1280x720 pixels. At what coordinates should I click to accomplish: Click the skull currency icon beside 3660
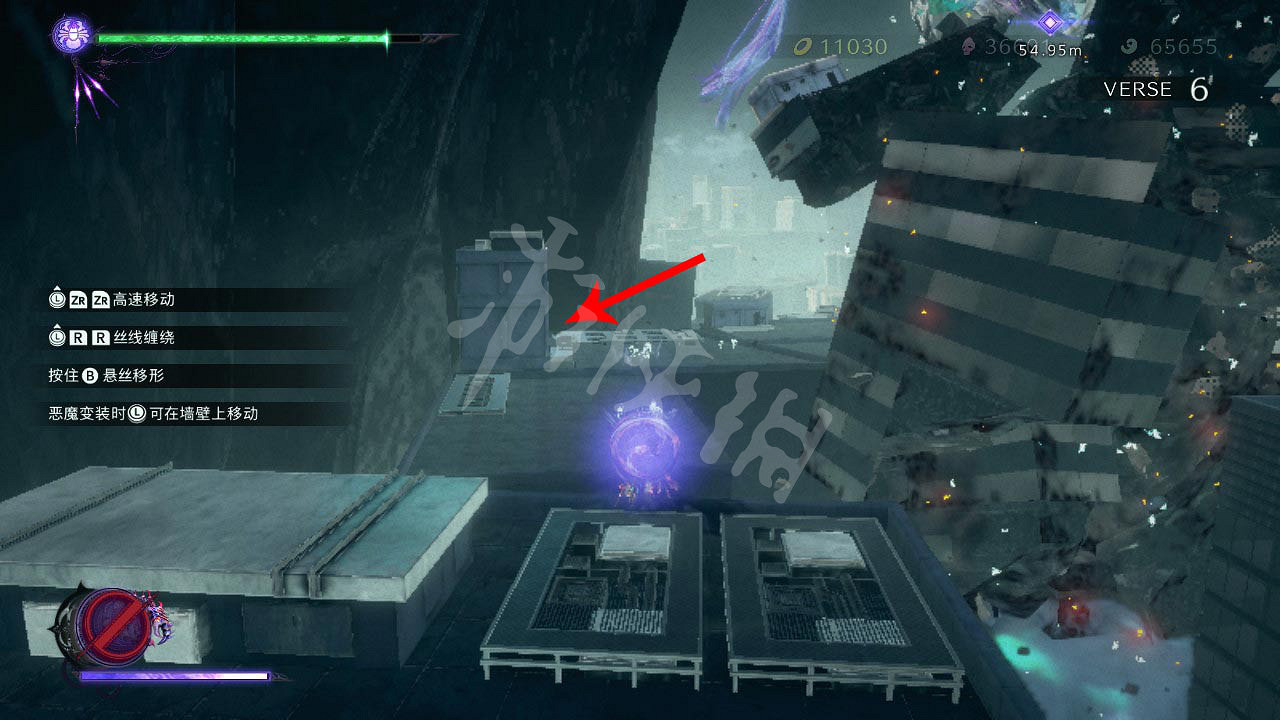(x=967, y=46)
